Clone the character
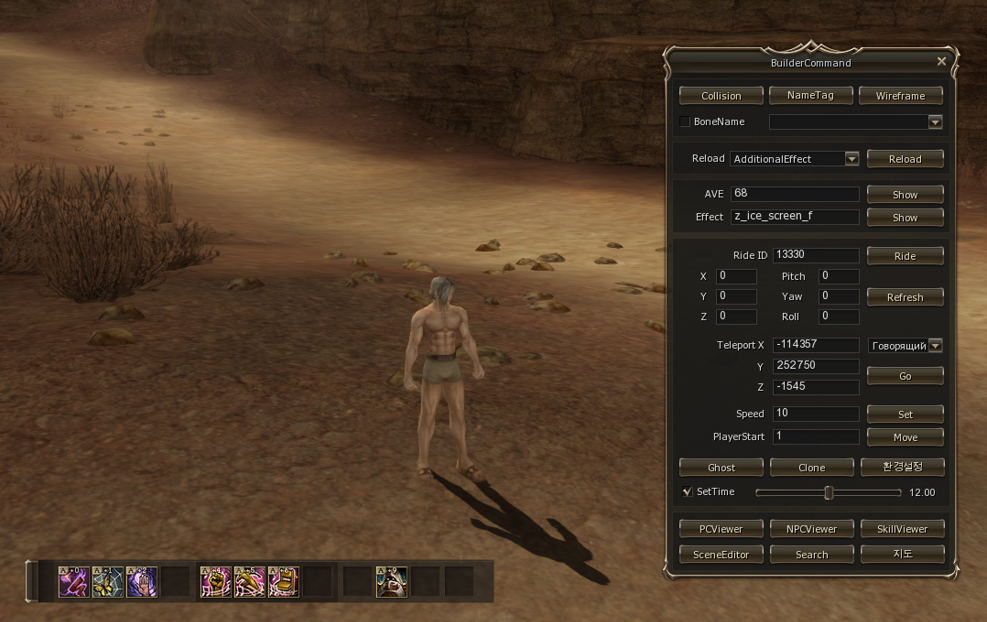This screenshot has height=622, width=987. pyautogui.click(x=811, y=467)
